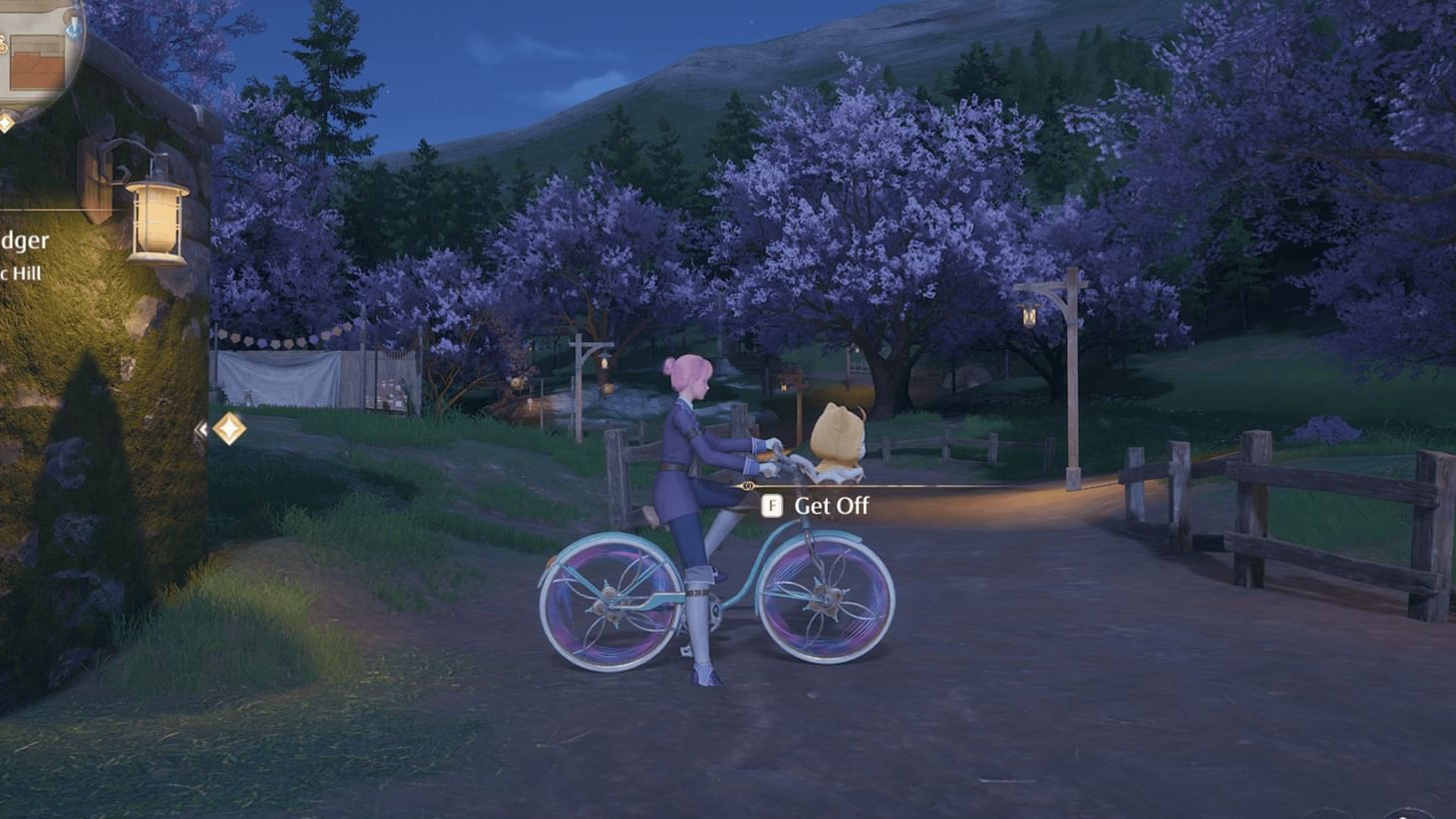Click the quest title ending in "dger"
The width and height of the screenshot is (1456, 819).
pyautogui.click(x=27, y=239)
